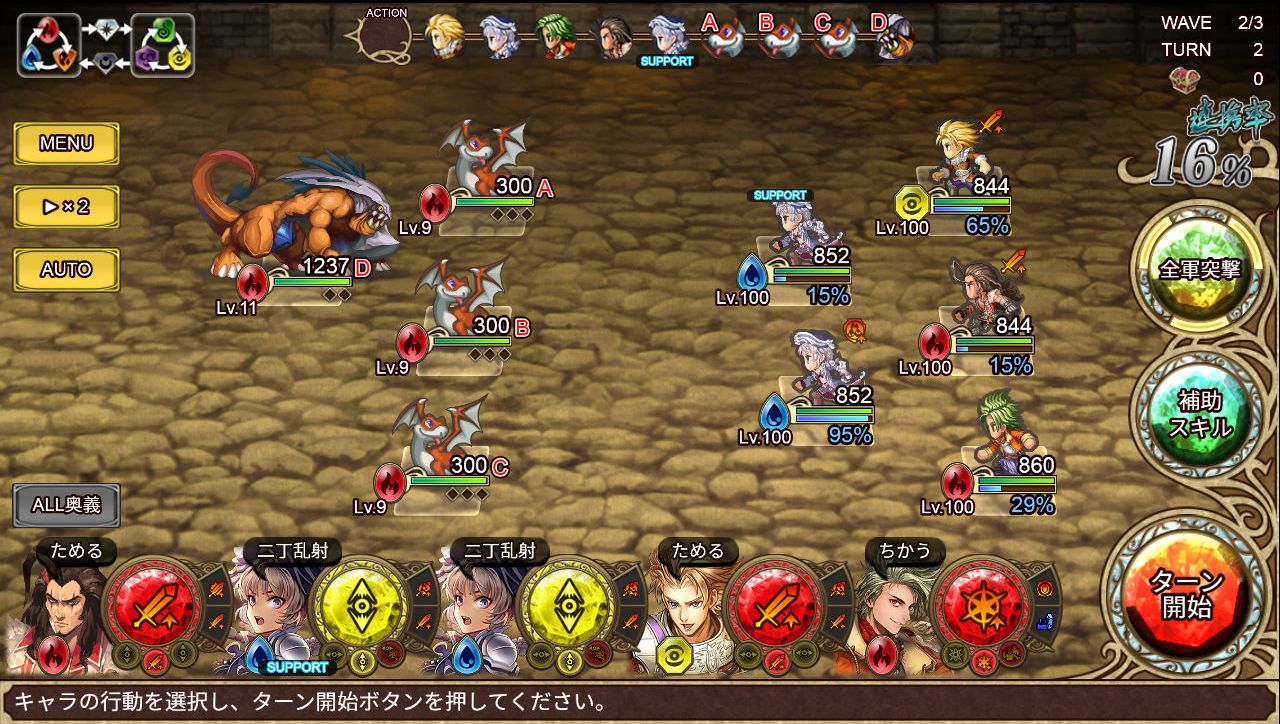Select the SUPPORT-tagged portrait in turn order

(x=666, y=38)
